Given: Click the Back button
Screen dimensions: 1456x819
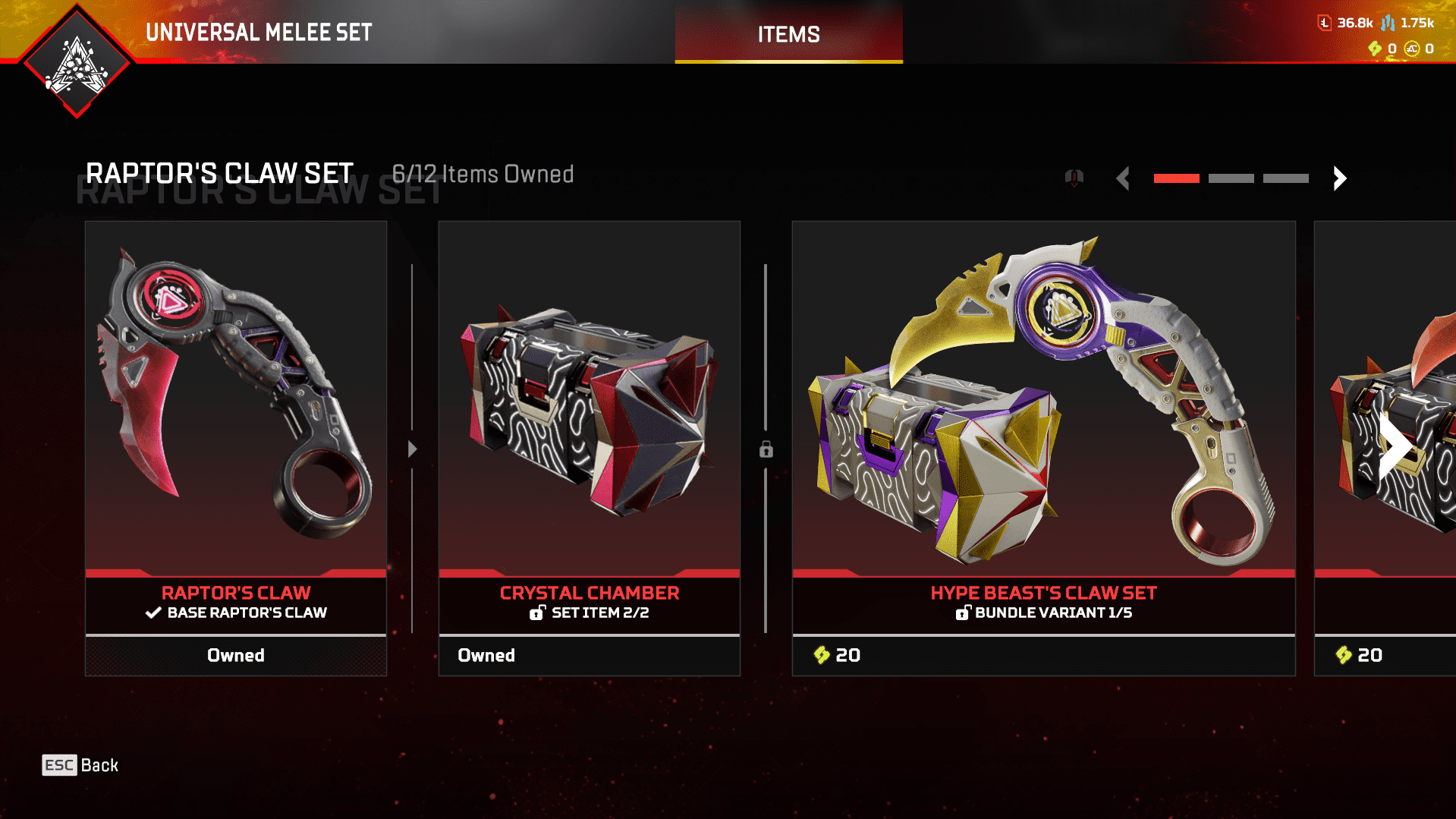Looking at the screenshot, I should point(80,765).
